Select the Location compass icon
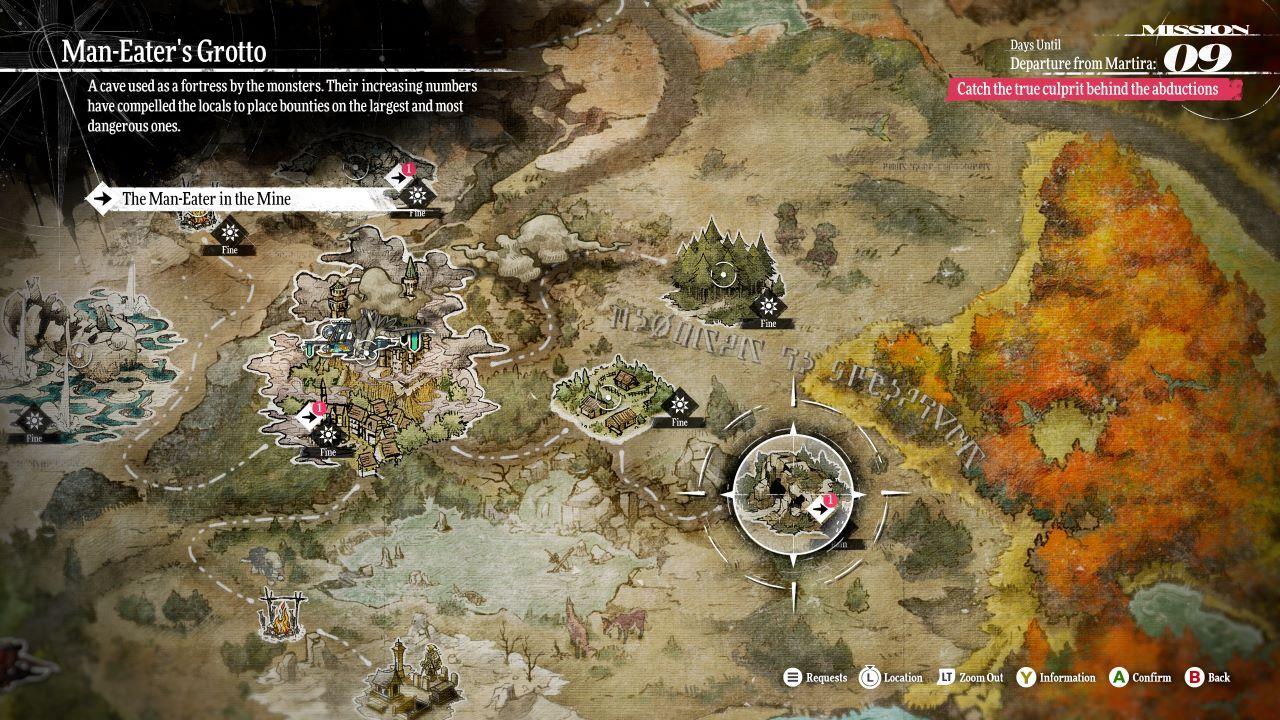Screen dimensions: 1280x720 pyautogui.click(x=869, y=677)
